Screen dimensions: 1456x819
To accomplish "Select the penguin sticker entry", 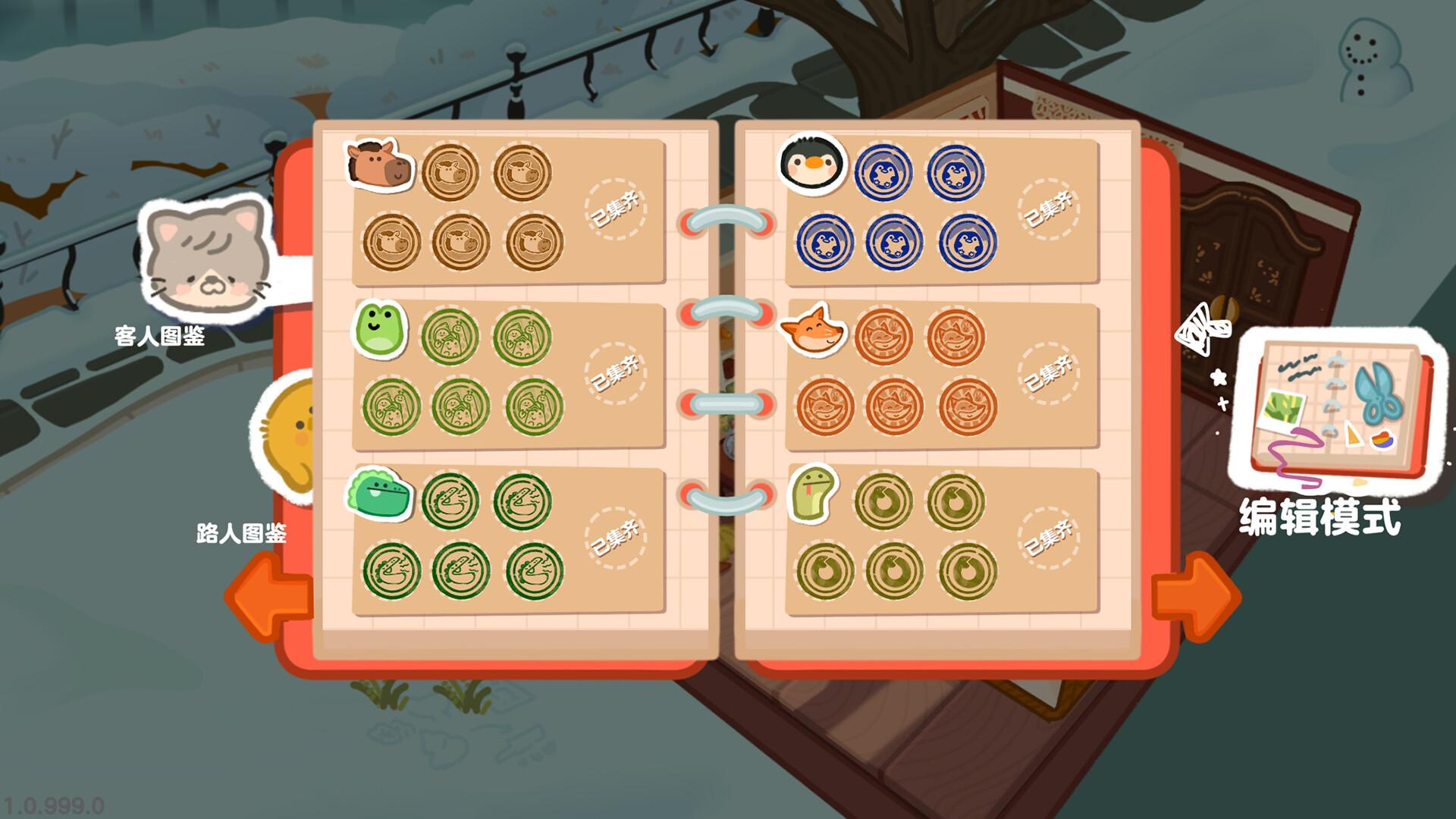I will [812, 162].
